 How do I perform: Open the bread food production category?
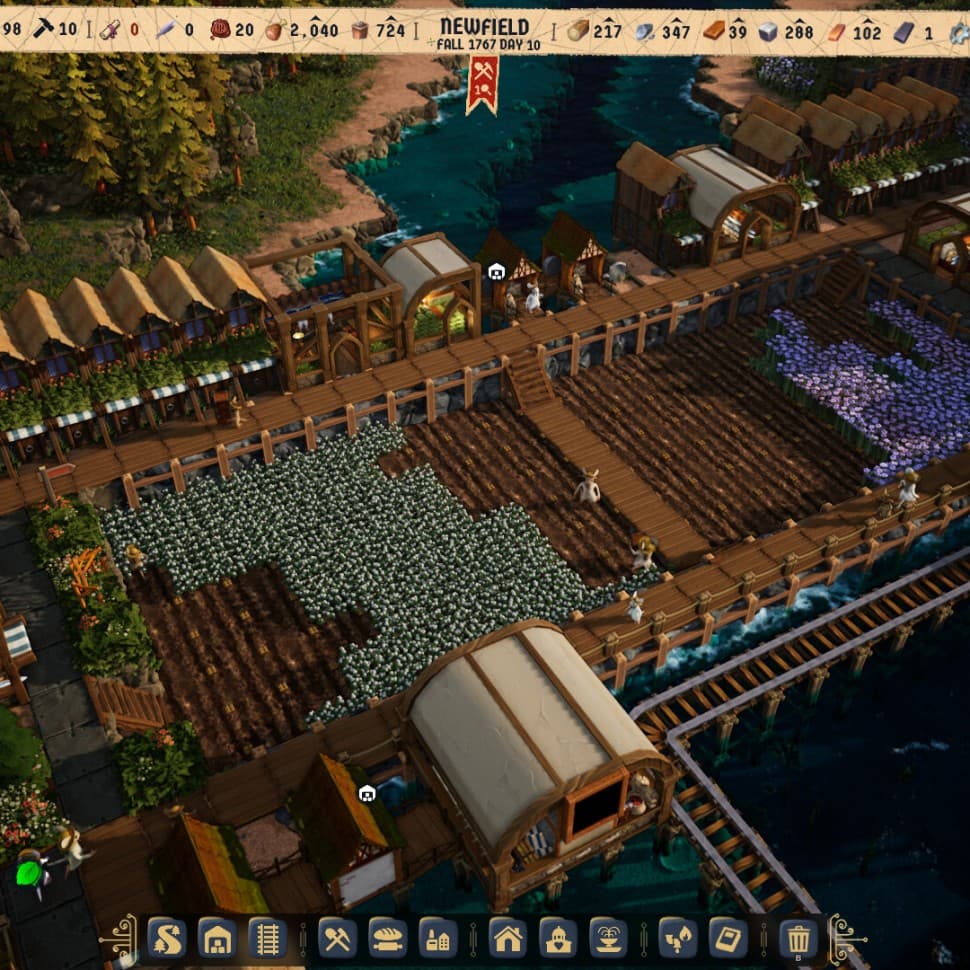coord(388,939)
